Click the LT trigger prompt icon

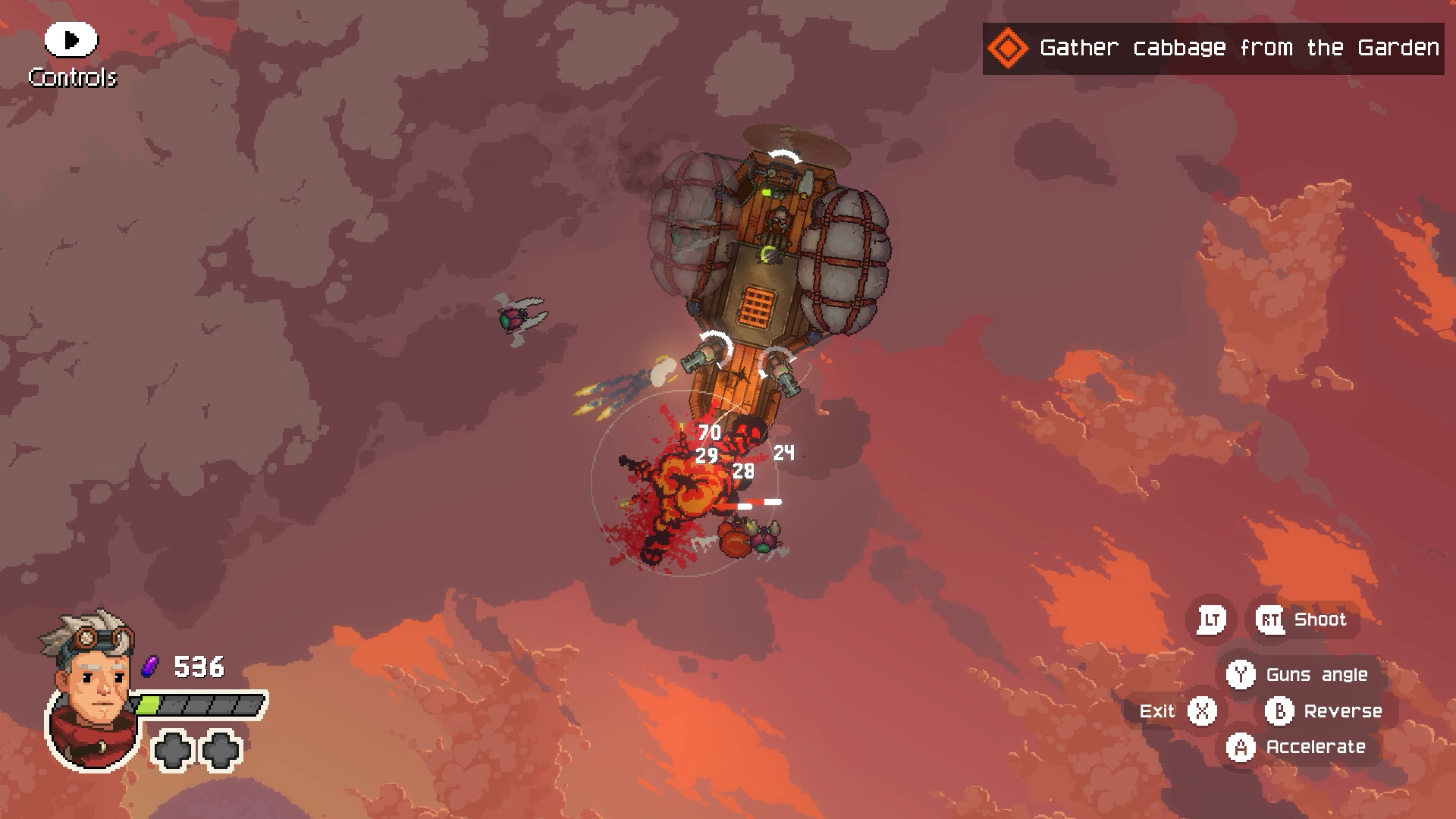tap(1211, 619)
